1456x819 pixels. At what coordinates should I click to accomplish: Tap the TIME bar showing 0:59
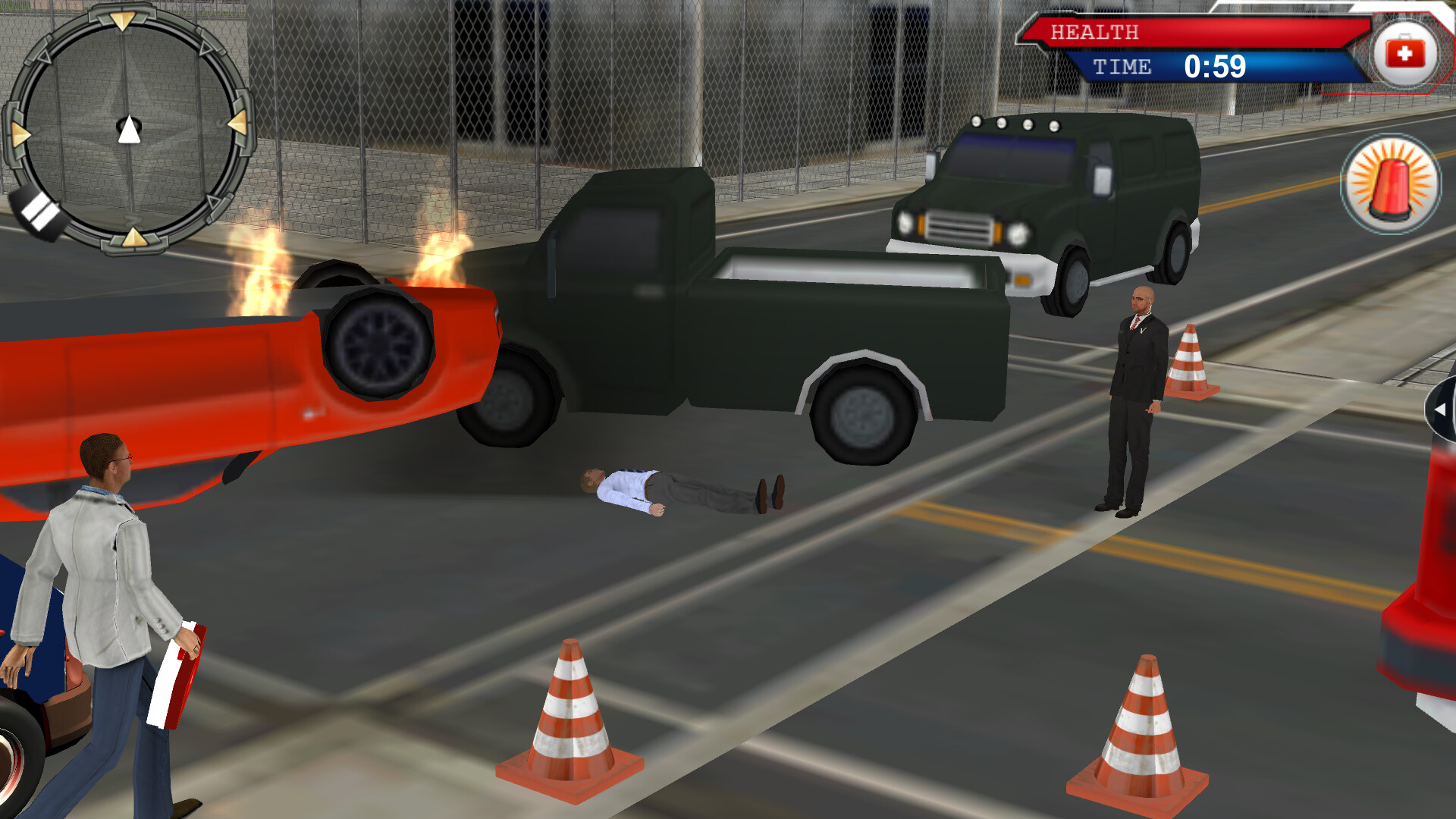[1183, 68]
